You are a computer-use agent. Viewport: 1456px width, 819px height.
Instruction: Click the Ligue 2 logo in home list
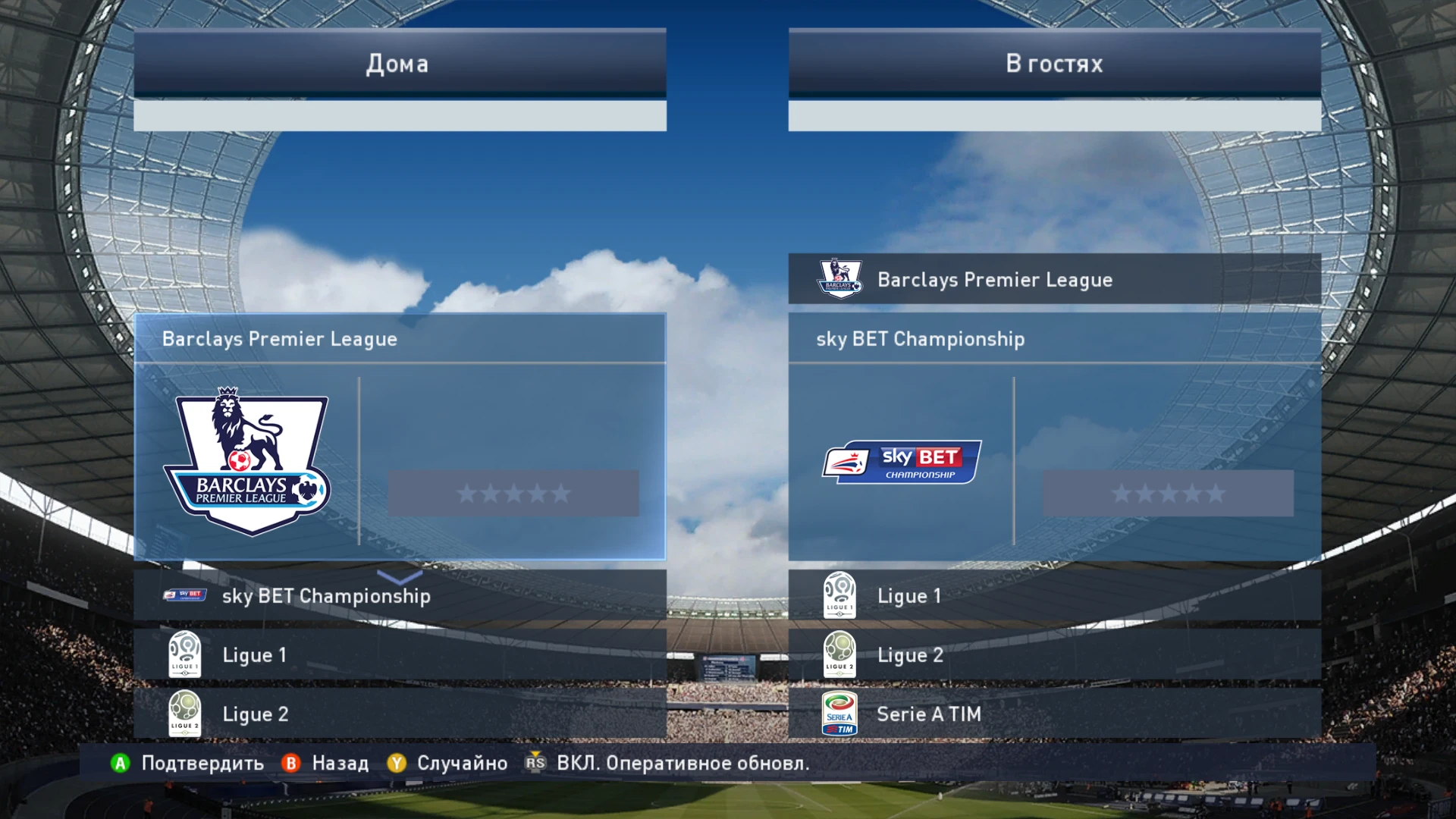click(186, 713)
